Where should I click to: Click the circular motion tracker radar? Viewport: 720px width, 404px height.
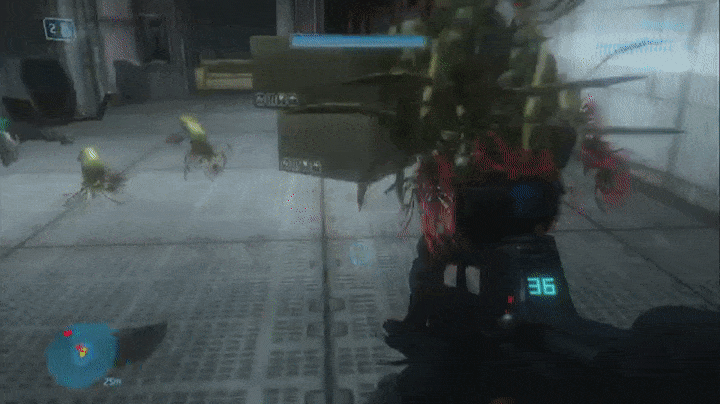[82, 355]
